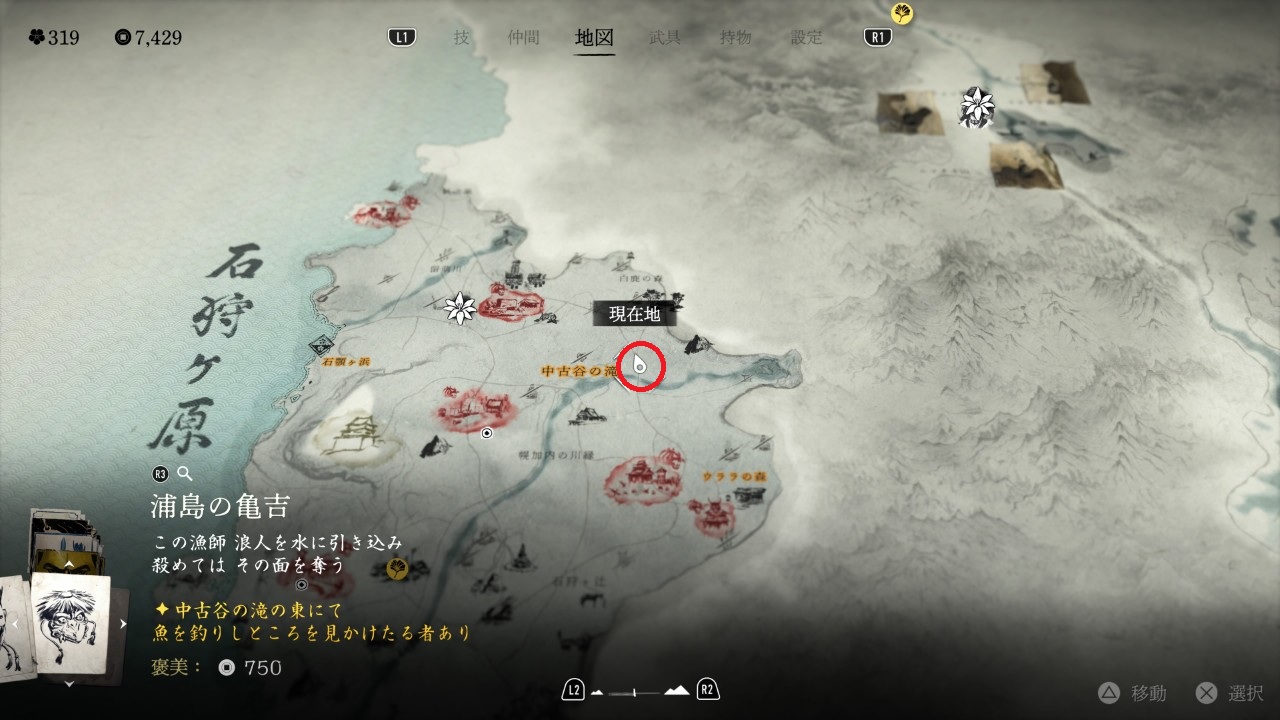Switch to the 武具 (gear) tab

coord(665,38)
